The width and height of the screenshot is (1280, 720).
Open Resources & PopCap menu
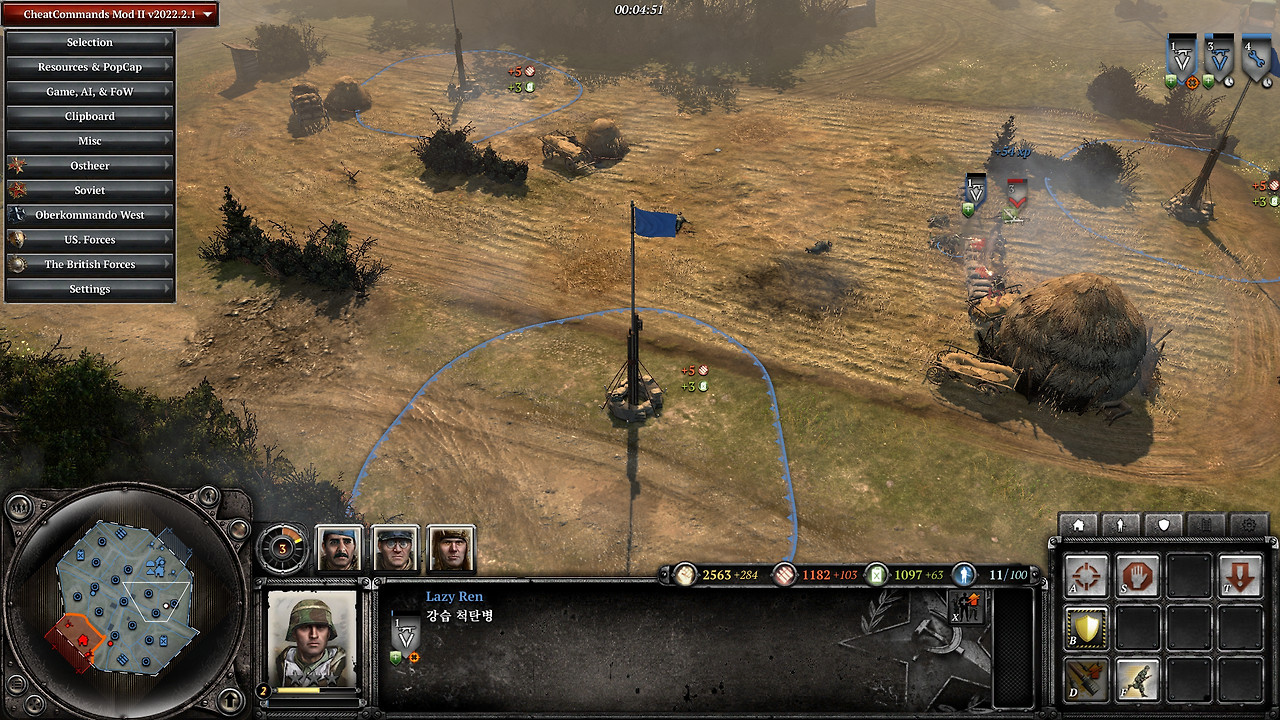tap(90, 67)
